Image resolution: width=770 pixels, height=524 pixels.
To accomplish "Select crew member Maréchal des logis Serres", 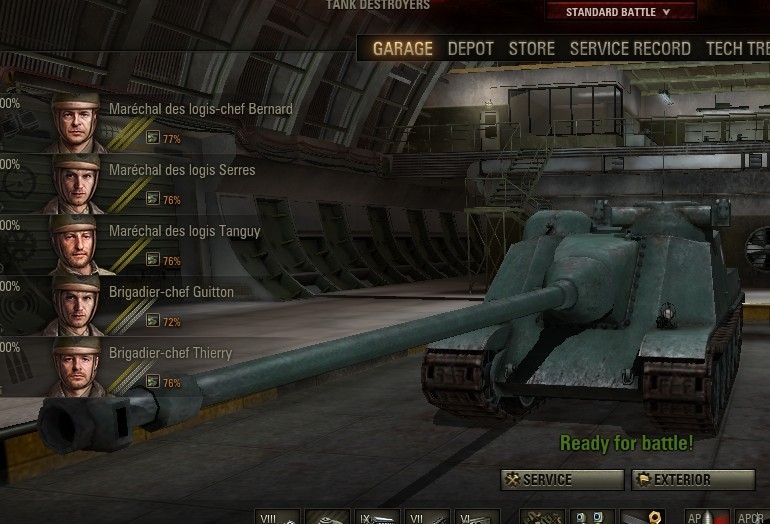I will pos(182,170).
